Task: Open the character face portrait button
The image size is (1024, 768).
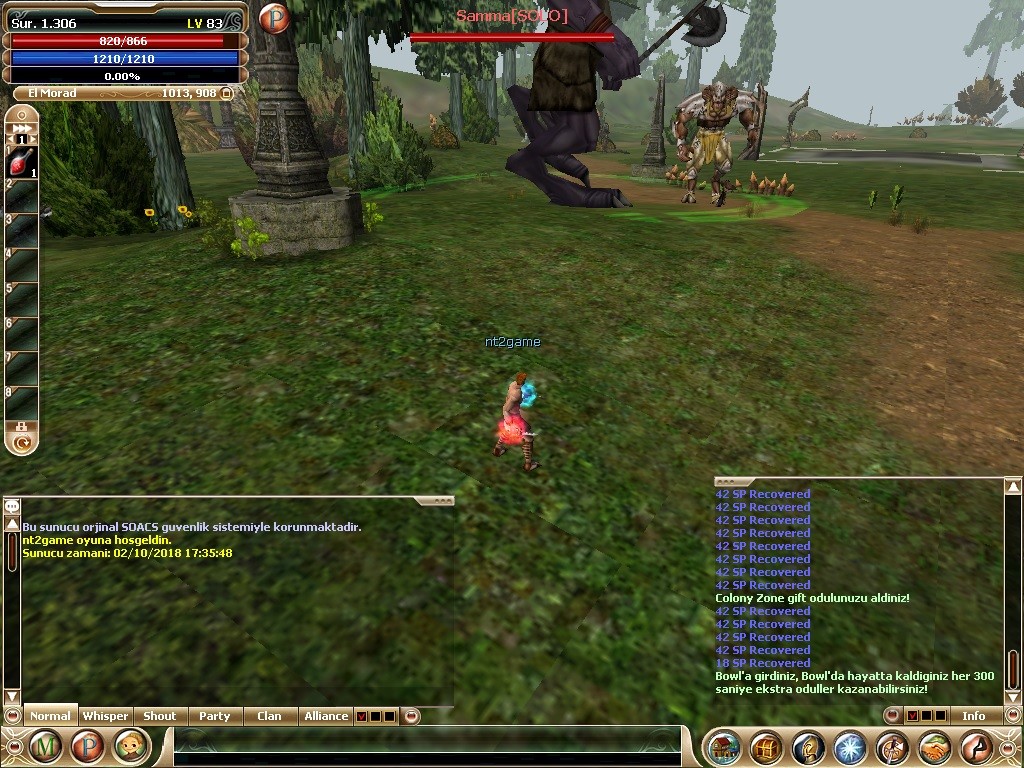Action: pyautogui.click(x=131, y=746)
